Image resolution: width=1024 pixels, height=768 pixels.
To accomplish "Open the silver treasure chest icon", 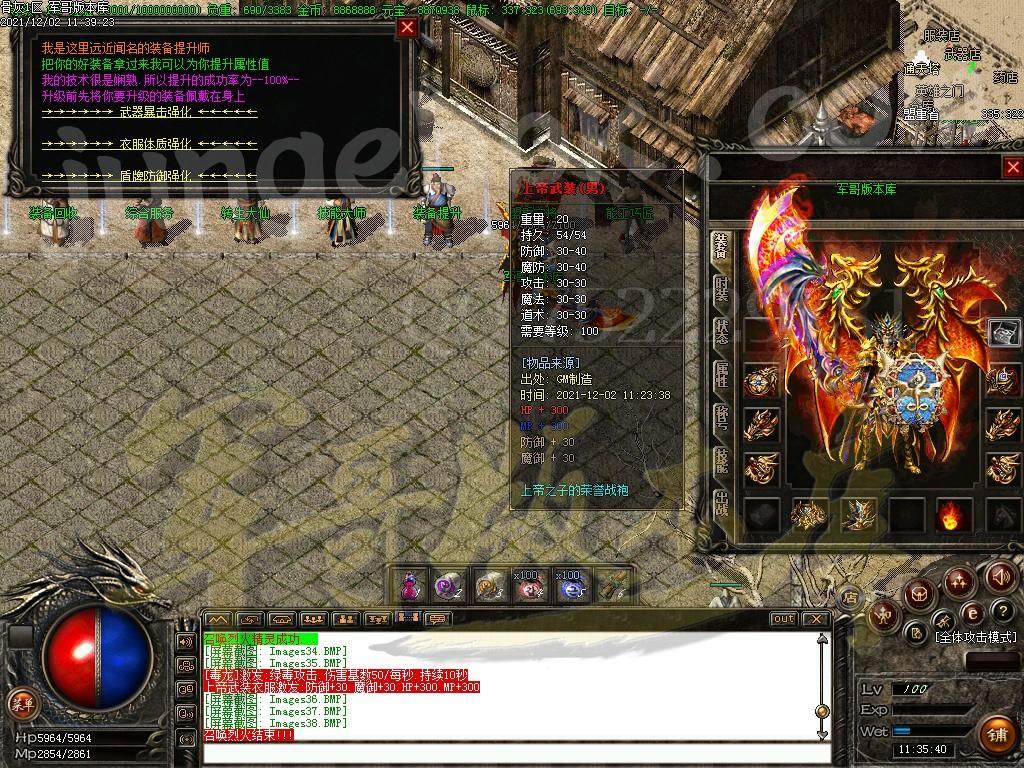I will (x=1004, y=332).
